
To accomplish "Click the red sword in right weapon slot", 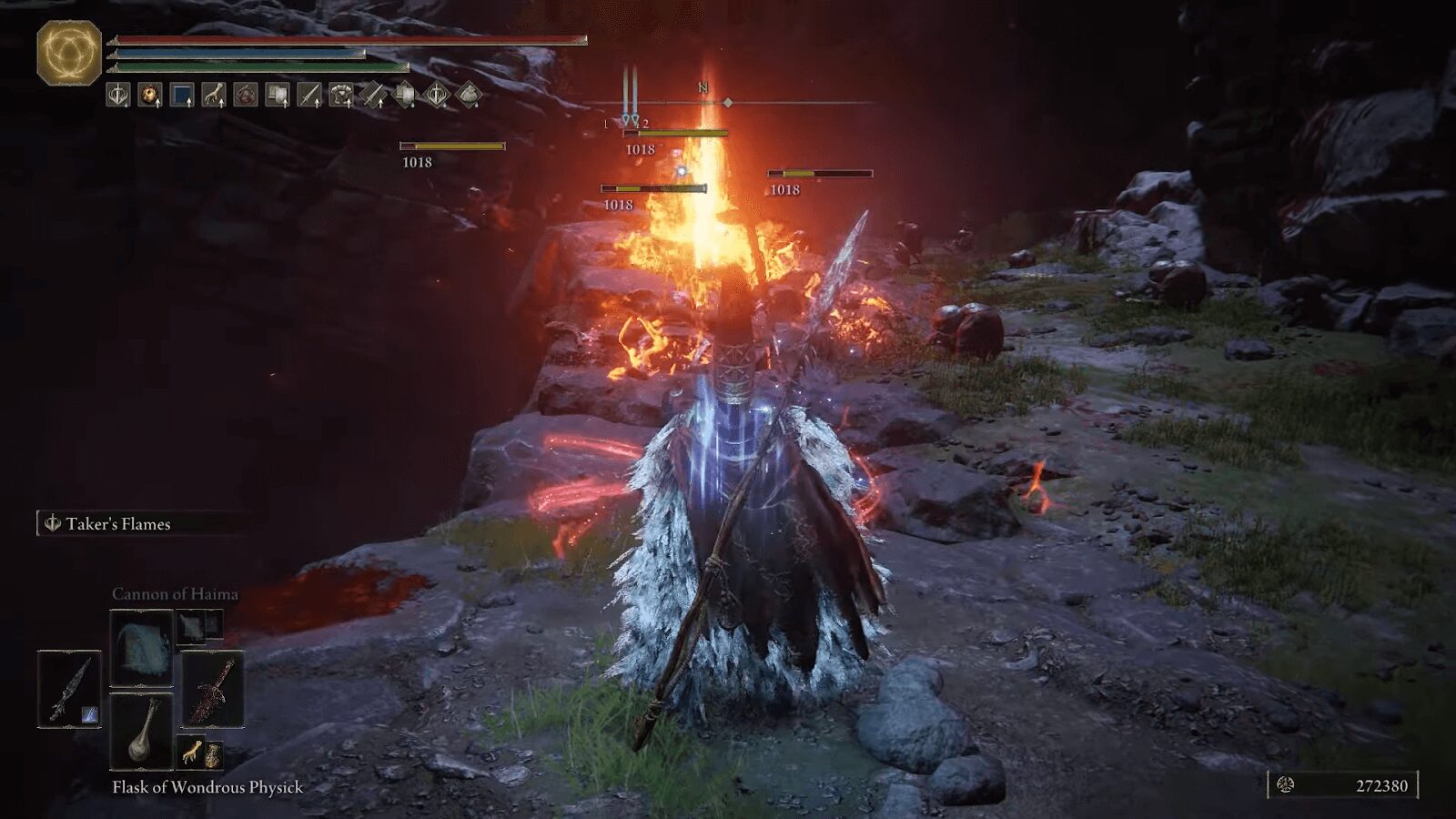I will (212, 689).
